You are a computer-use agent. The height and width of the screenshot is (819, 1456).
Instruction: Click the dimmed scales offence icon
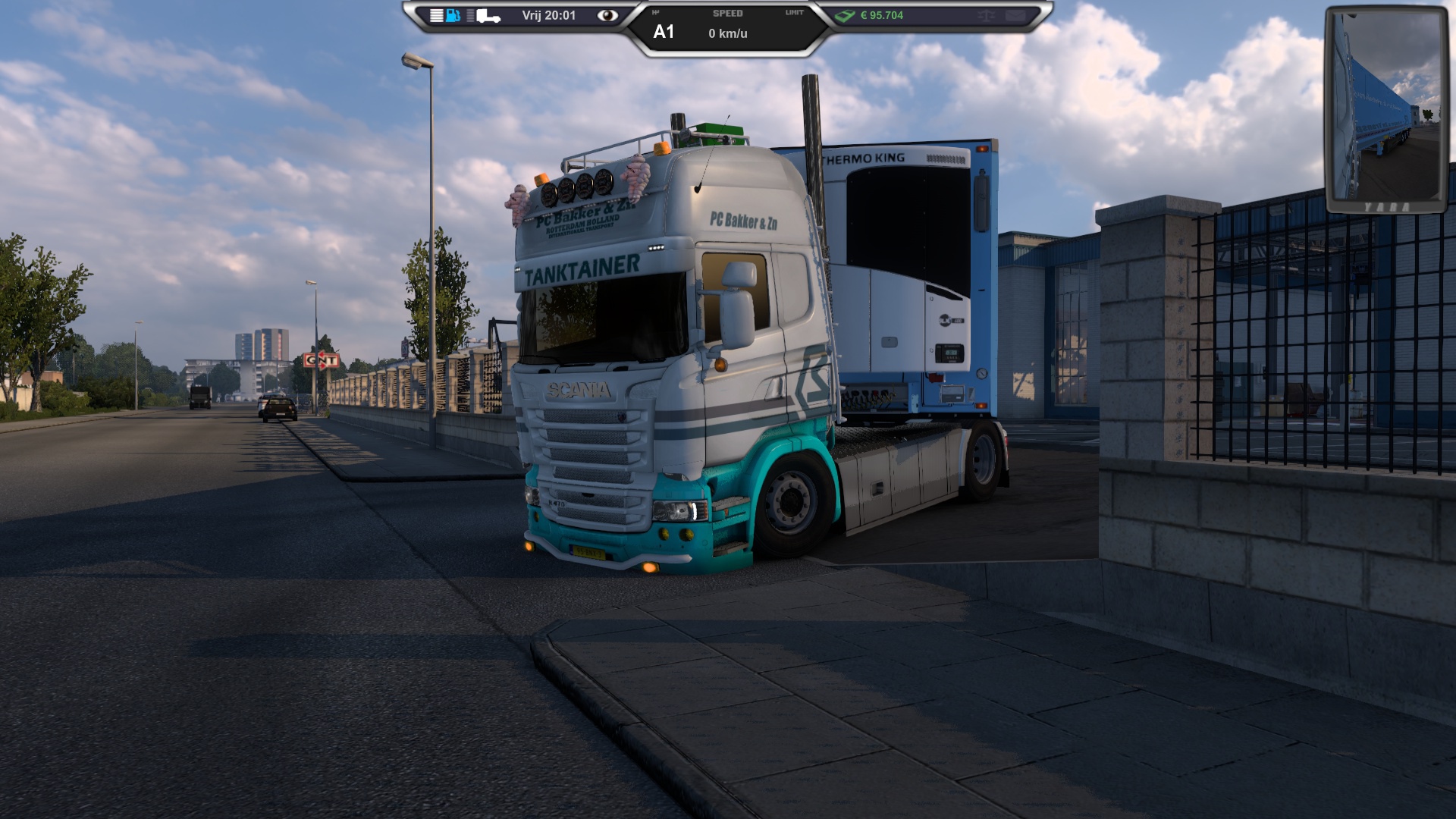(x=987, y=15)
